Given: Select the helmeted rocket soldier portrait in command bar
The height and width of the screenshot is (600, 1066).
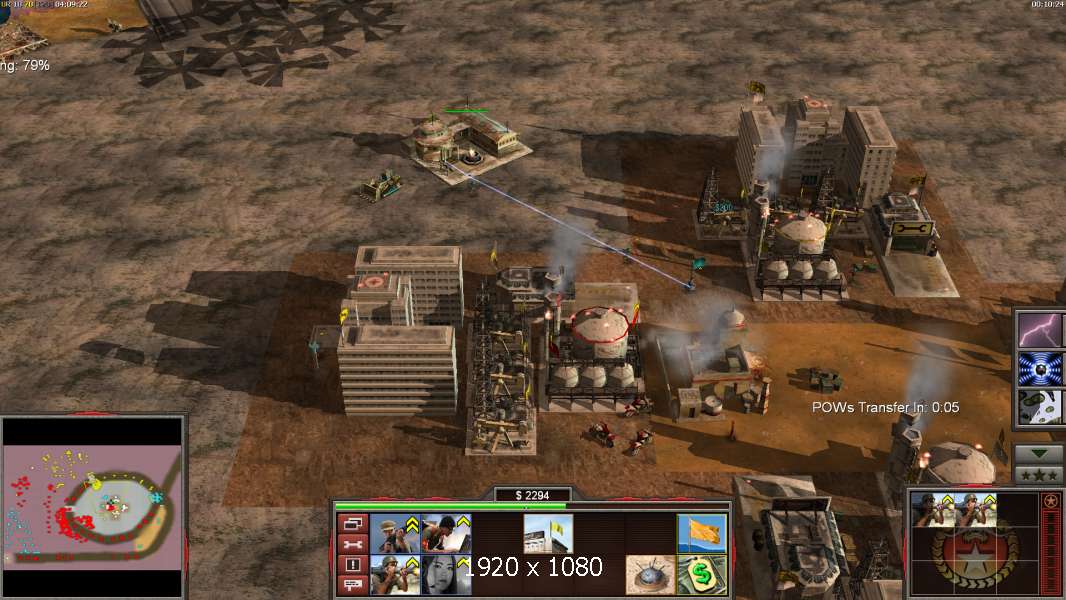Looking at the screenshot, I should (x=395, y=575).
